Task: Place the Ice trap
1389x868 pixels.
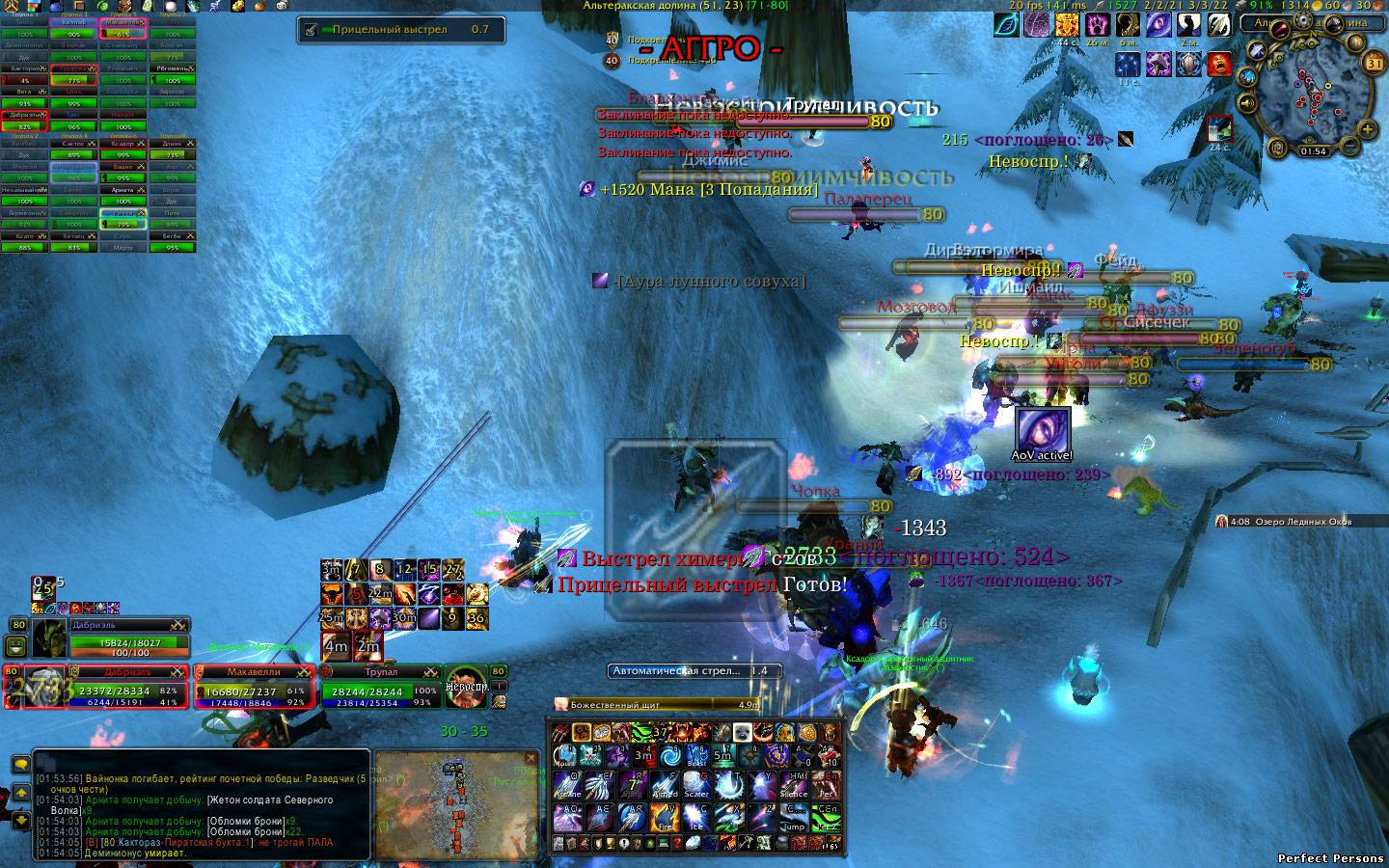Action: pos(696,820)
